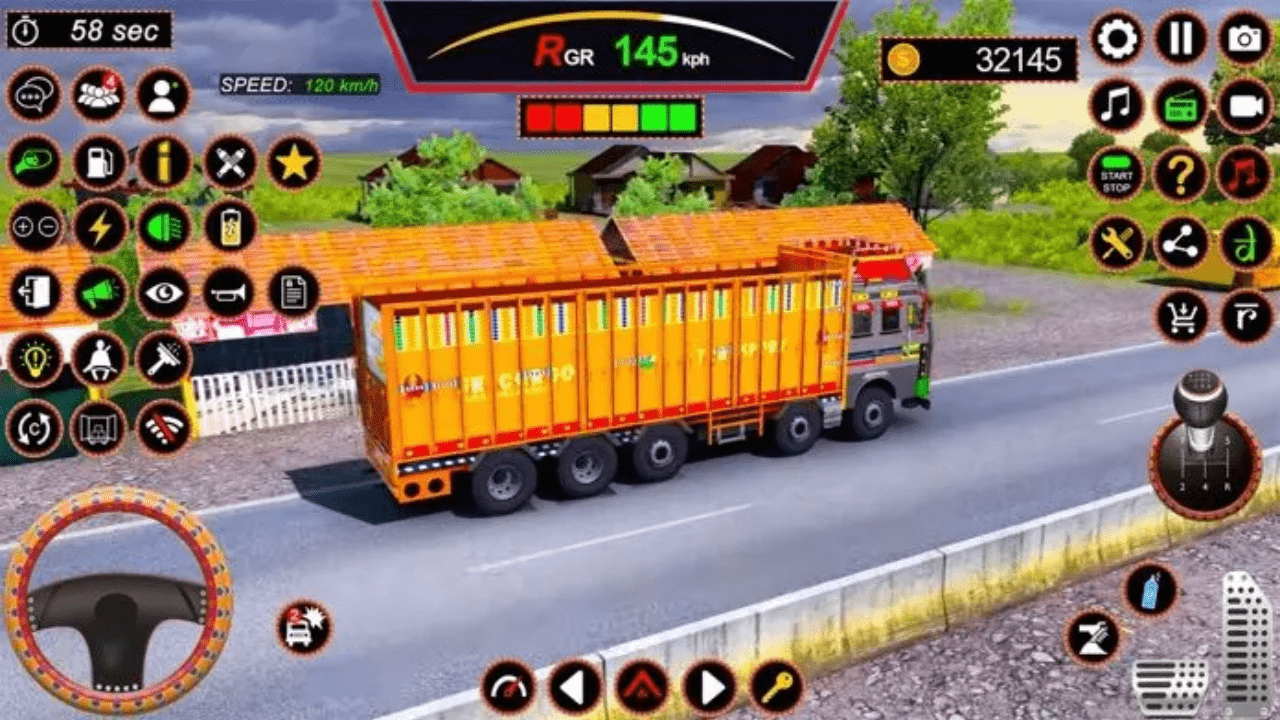Refuel using the fuel pump icon
This screenshot has height=720, width=1280.
coord(99,162)
